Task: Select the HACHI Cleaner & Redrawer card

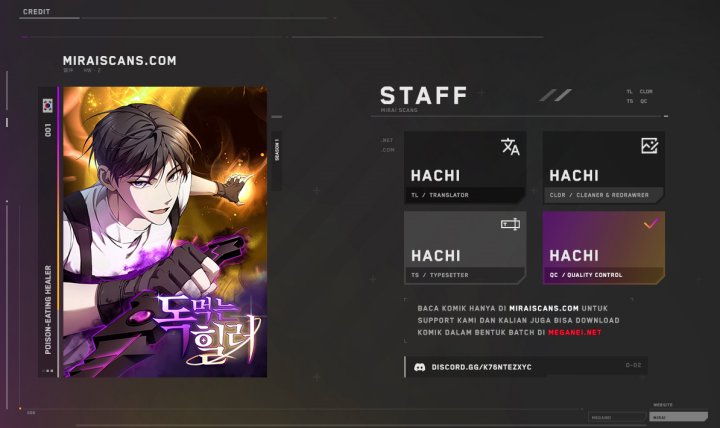Action: click(x=603, y=168)
